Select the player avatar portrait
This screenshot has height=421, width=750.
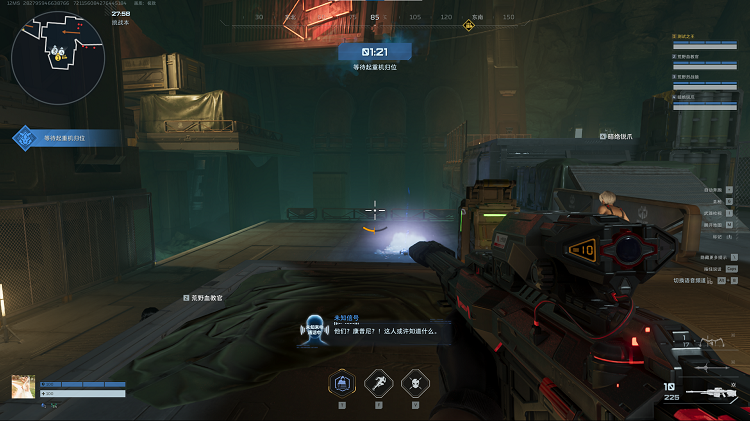pos(23,387)
